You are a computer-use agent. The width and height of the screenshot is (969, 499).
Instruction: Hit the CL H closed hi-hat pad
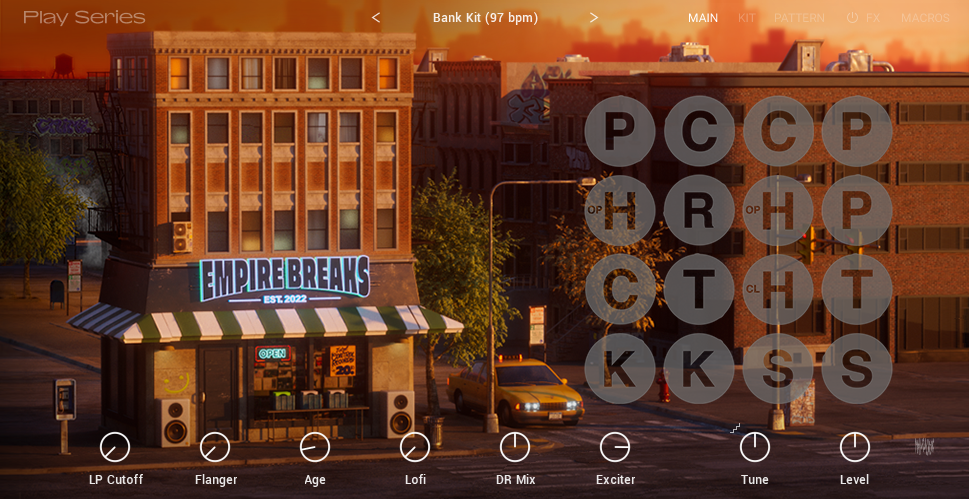[x=778, y=289]
